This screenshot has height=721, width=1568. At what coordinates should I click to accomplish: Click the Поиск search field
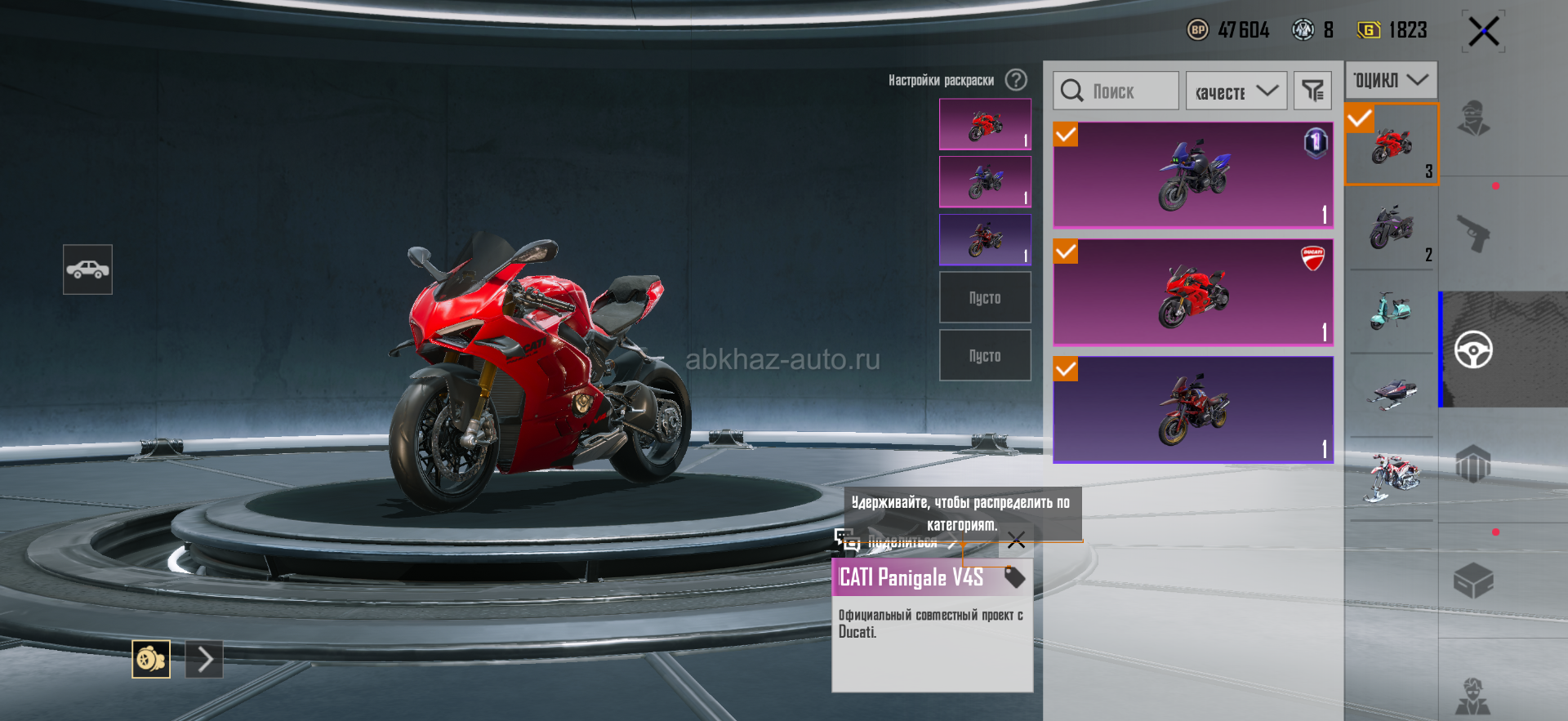coord(1116,91)
